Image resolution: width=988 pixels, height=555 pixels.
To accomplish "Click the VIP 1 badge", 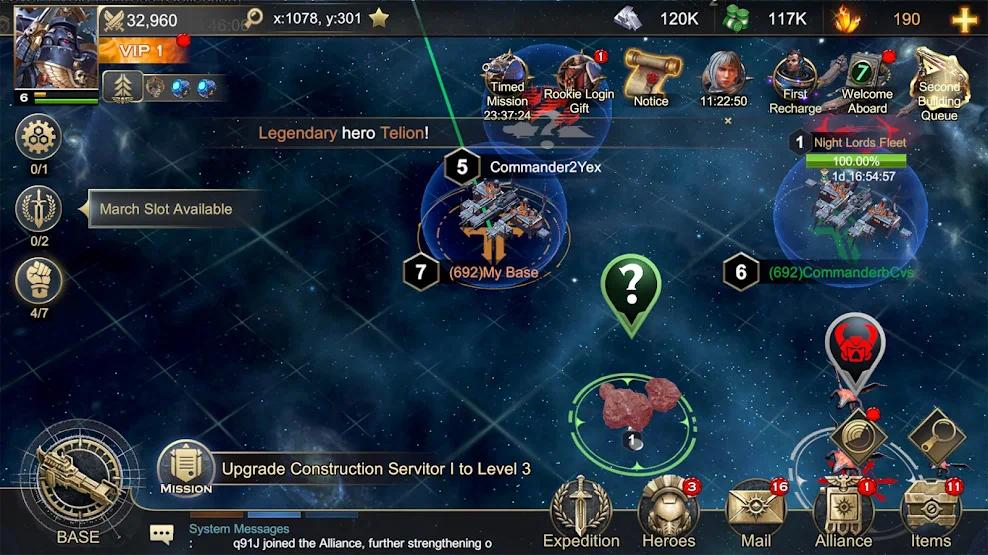I will [x=140, y=50].
